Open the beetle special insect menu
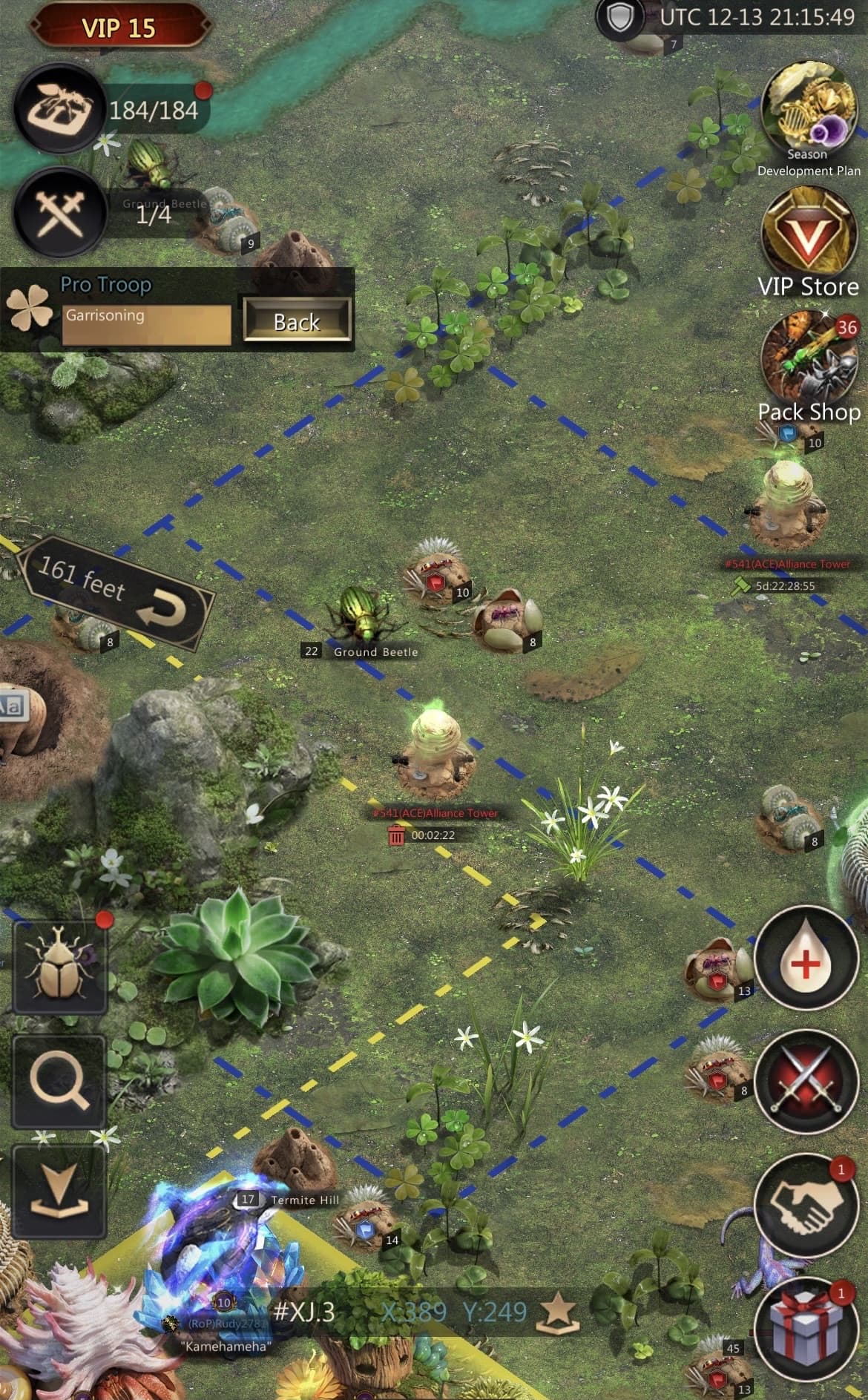868x1400 pixels. (x=59, y=967)
